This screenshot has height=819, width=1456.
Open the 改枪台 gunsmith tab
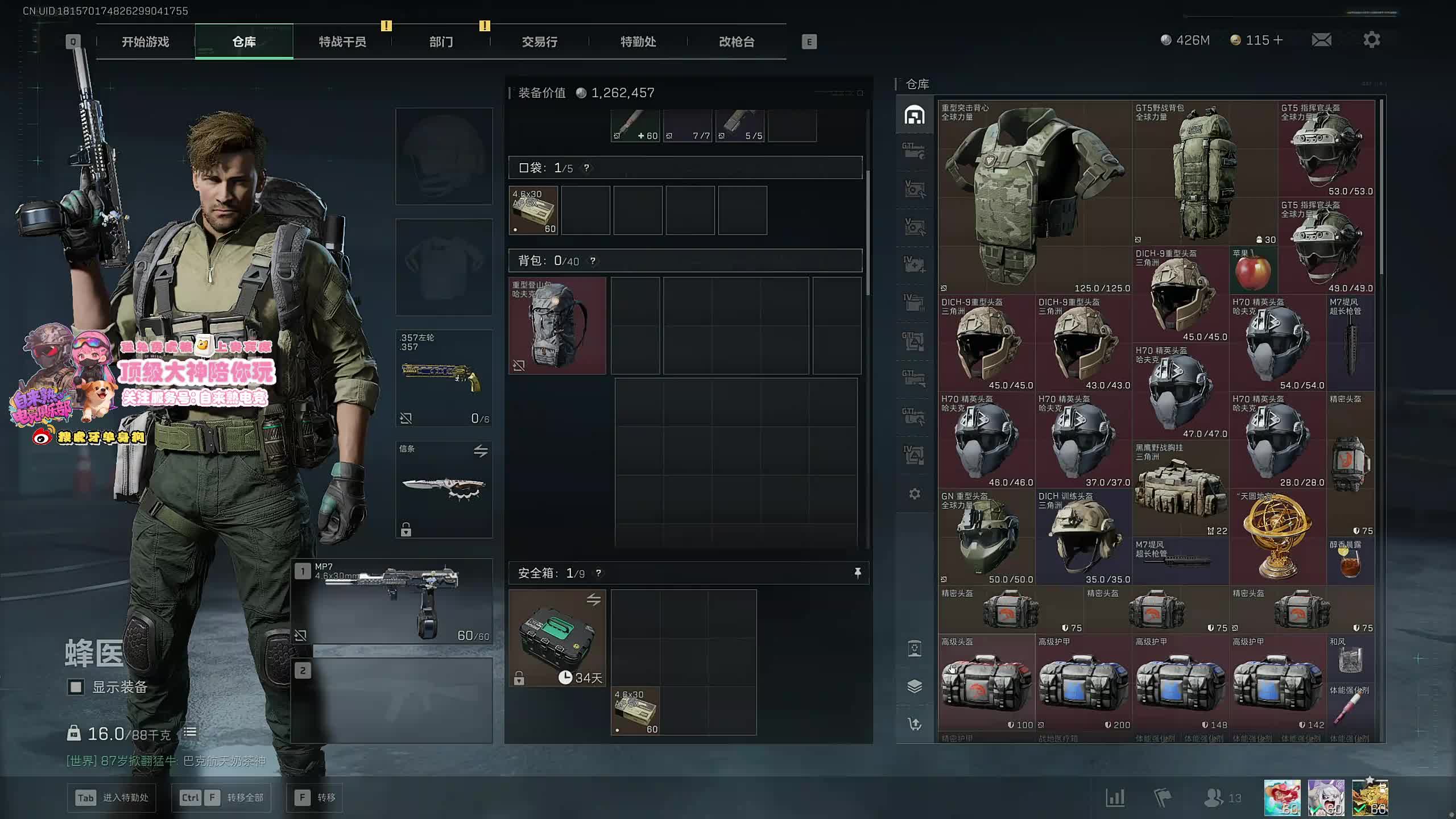(736, 42)
